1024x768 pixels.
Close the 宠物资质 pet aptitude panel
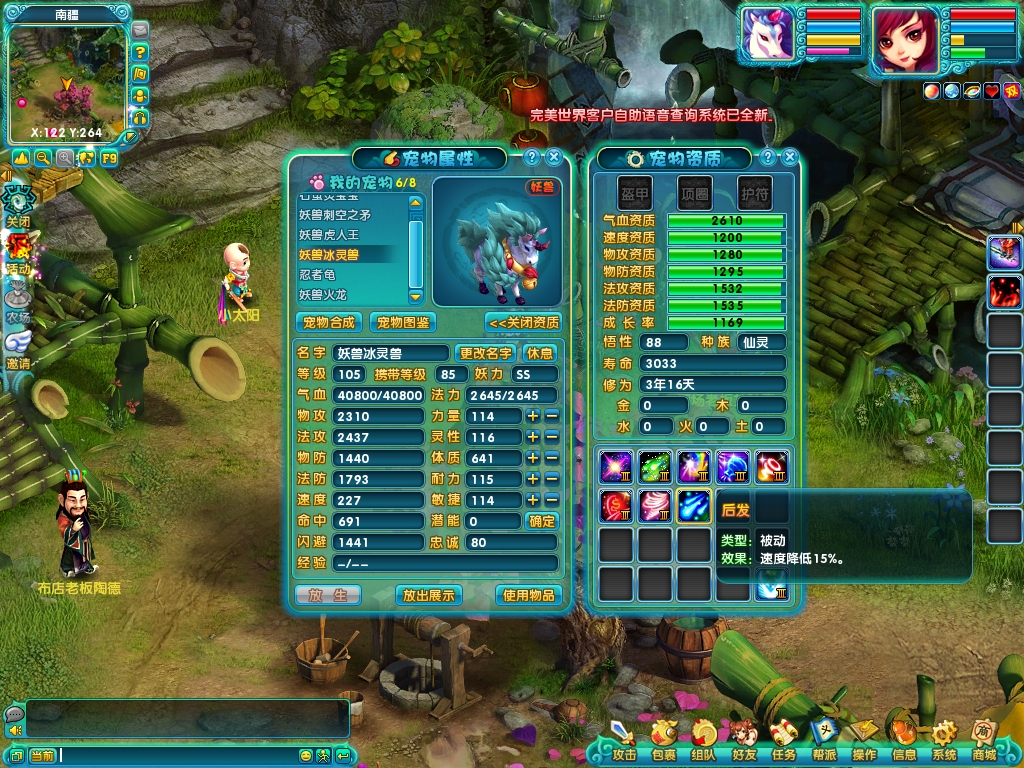(790, 157)
